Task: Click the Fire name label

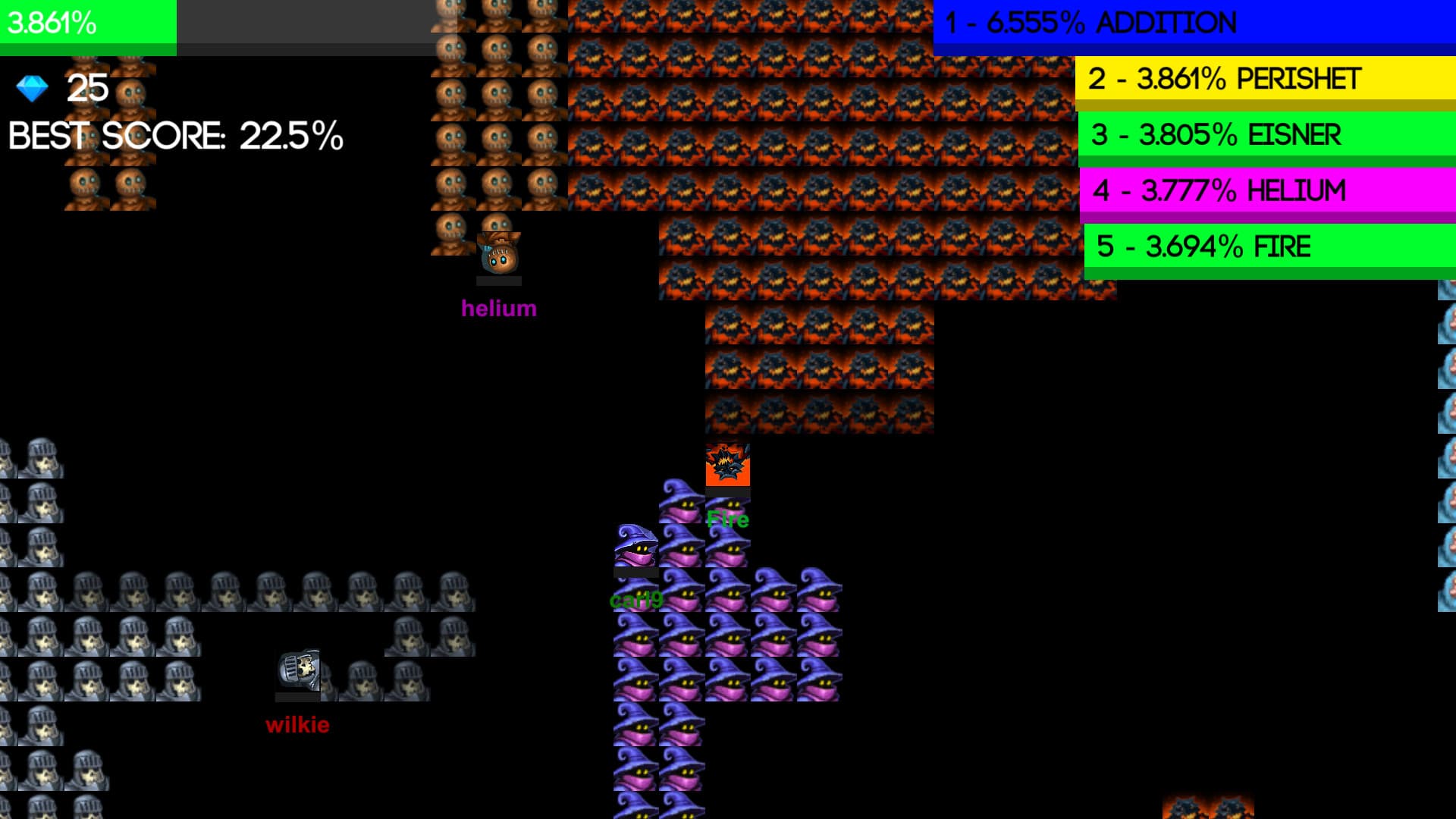Action: (727, 520)
